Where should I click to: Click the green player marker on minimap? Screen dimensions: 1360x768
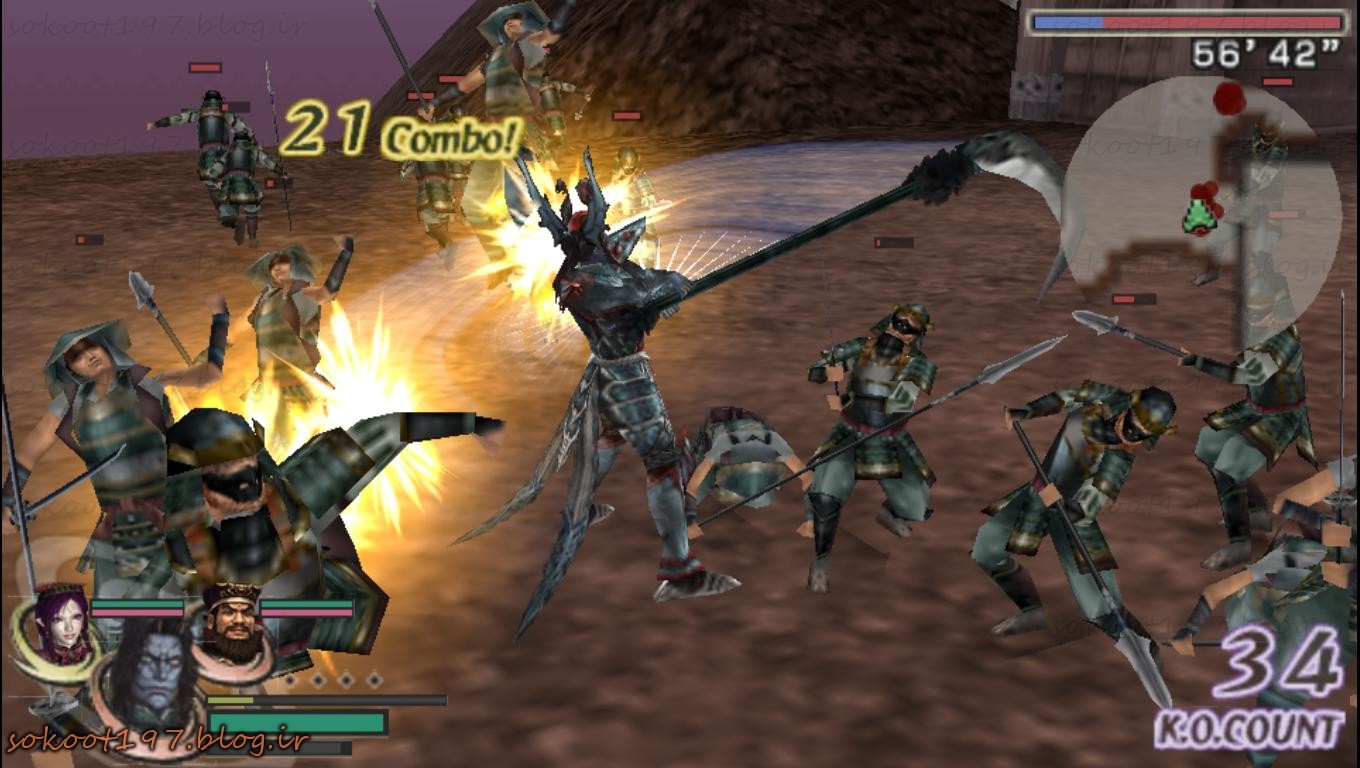(x=1198, y=218)
